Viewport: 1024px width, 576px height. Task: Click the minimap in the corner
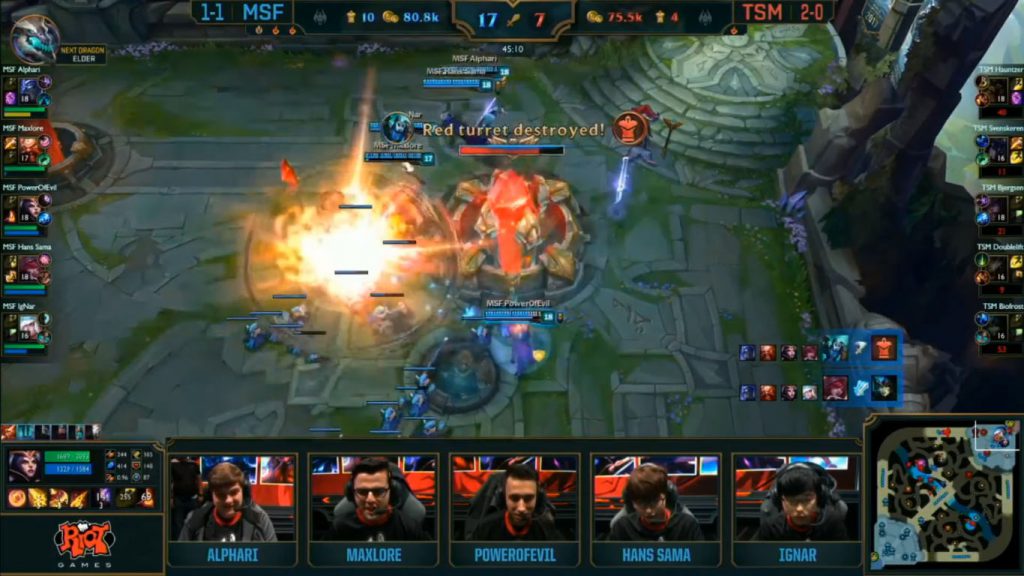[x=943, y=495]
